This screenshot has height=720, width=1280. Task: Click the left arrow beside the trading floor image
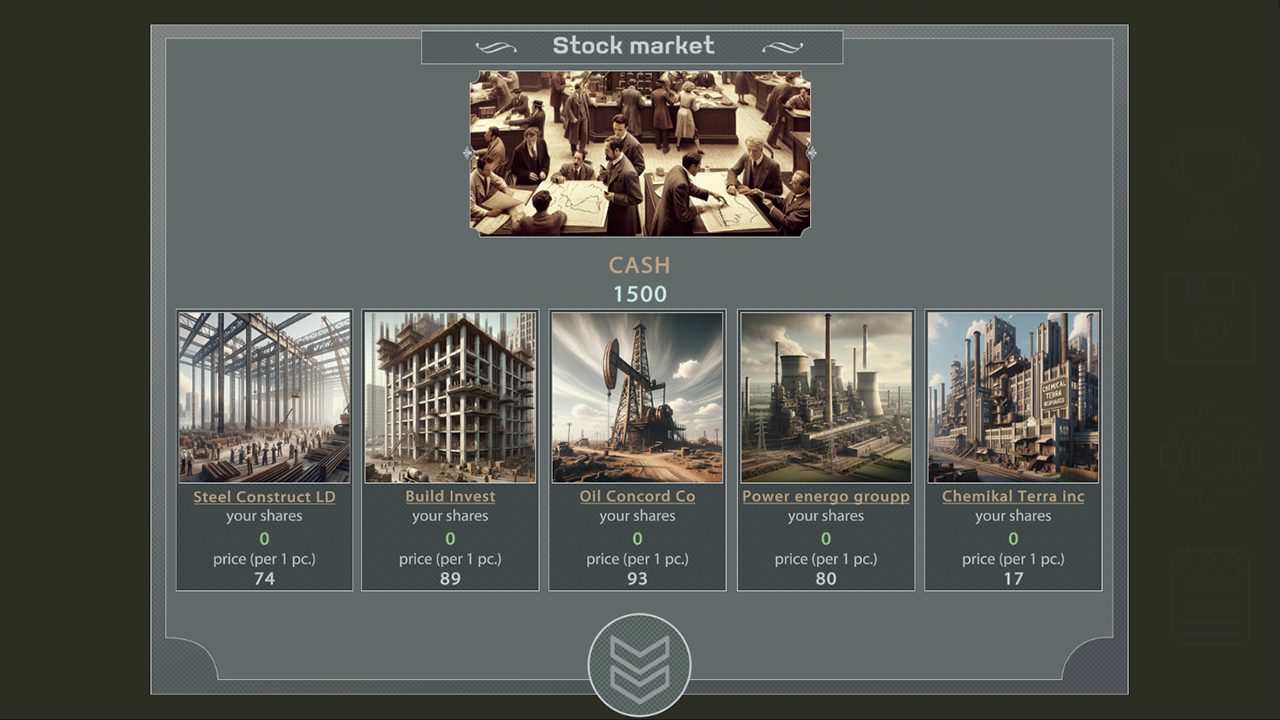point(466,152)
